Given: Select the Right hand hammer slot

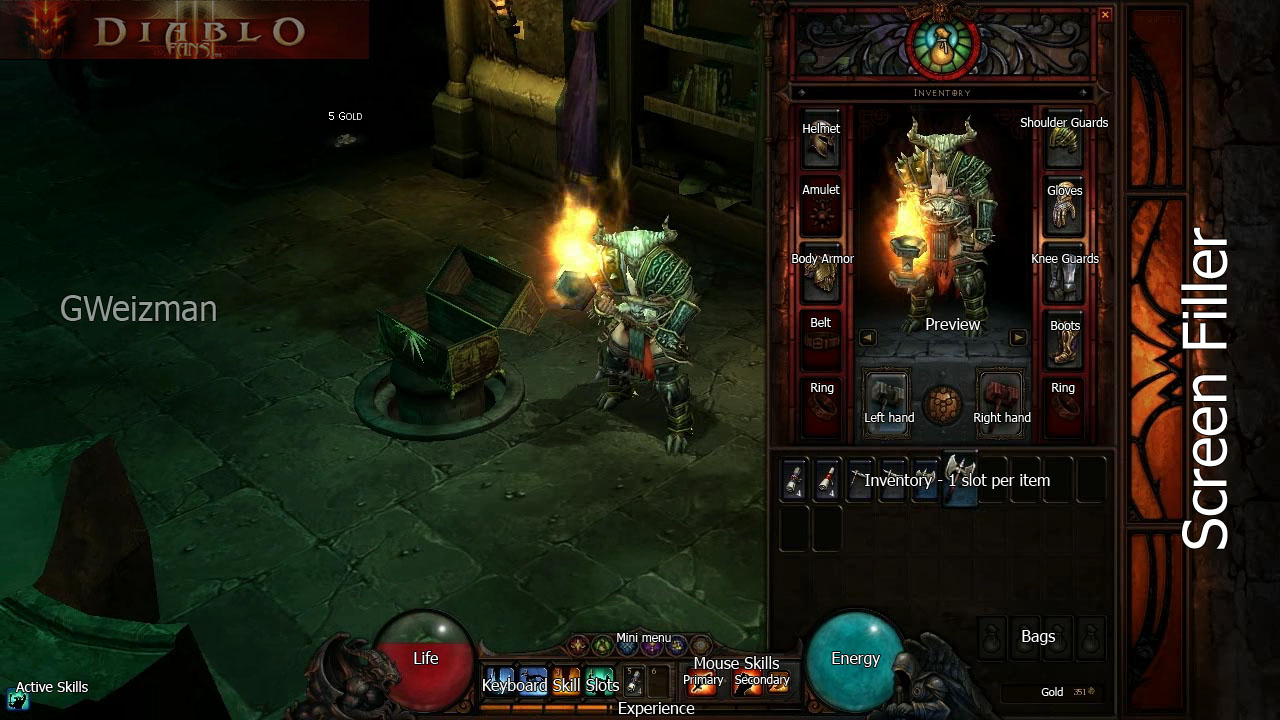Looking at the screenshot, I should (x=999, y=398).
